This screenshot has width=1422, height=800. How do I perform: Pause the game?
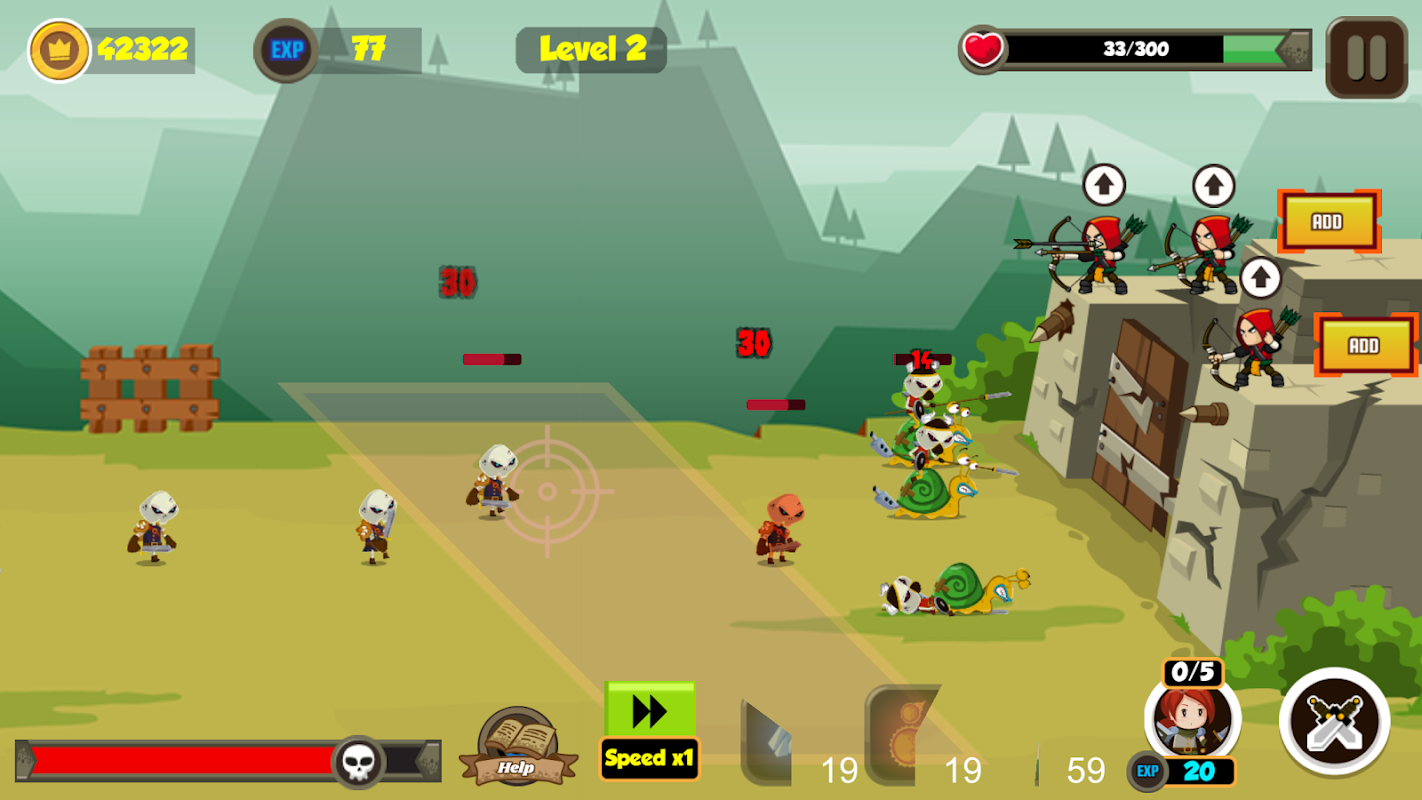pos(1366,57)
